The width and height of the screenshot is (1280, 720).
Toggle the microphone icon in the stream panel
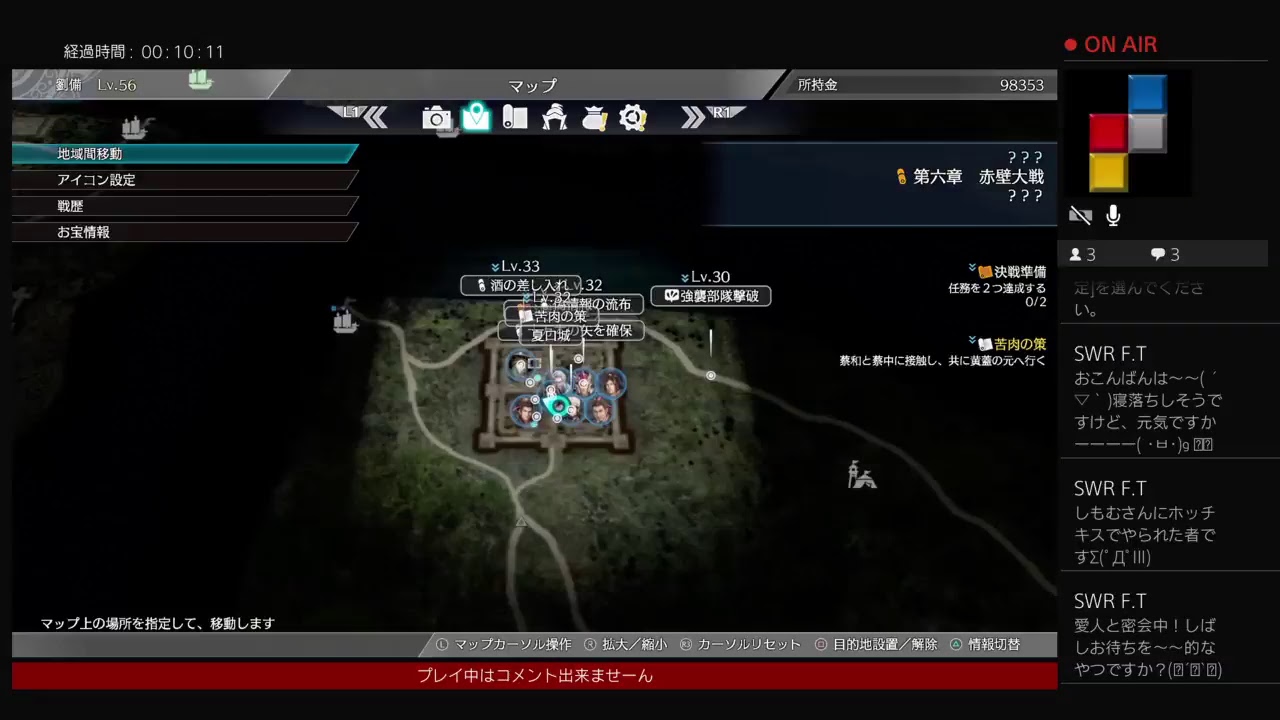[x=1112, y=214]
